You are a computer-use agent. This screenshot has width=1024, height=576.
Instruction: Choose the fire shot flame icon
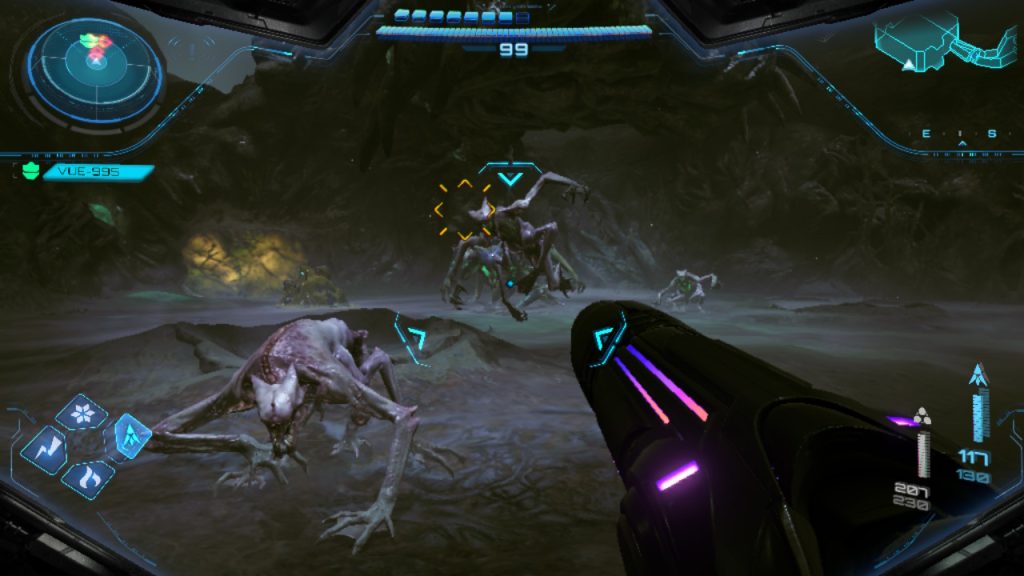coord(88,478)
